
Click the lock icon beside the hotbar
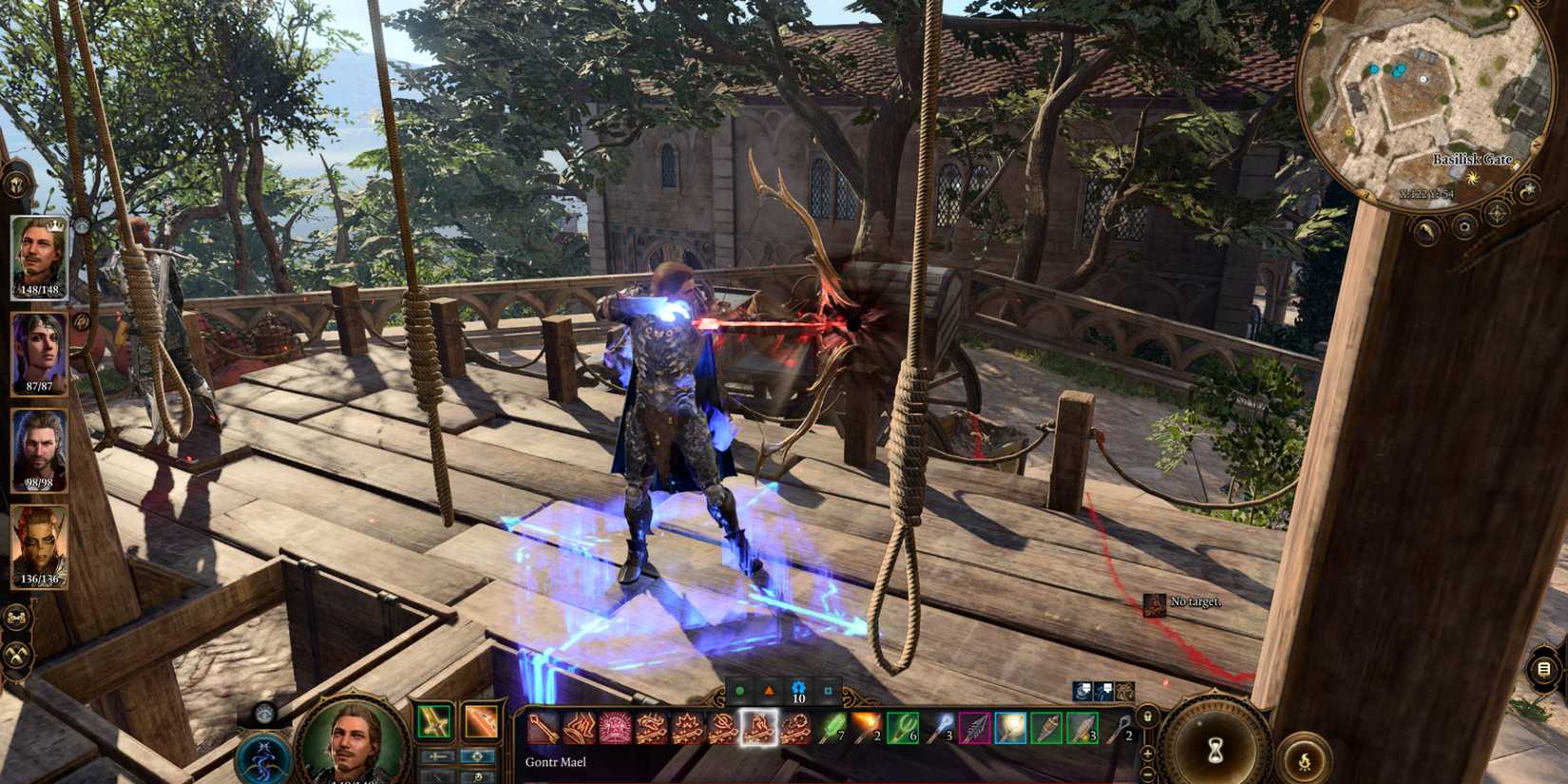[1148, 717]
